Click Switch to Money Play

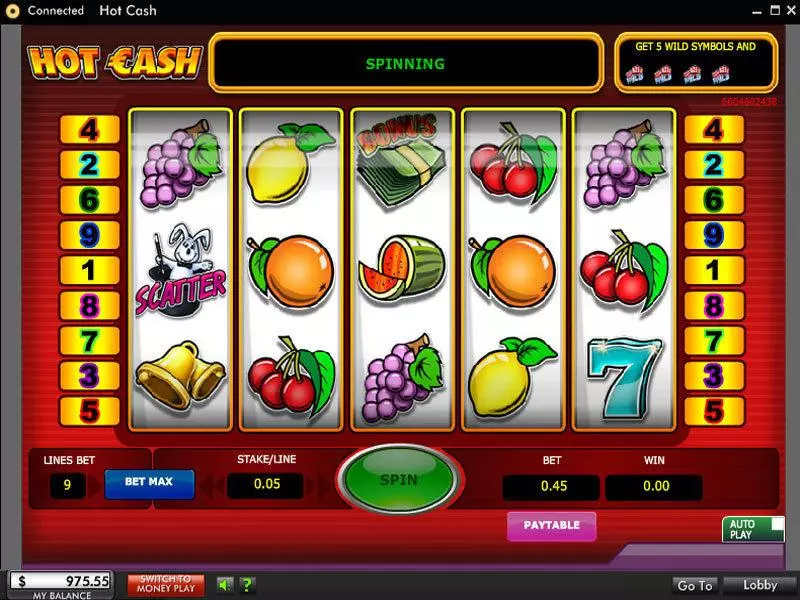click(x=166, y=585)
